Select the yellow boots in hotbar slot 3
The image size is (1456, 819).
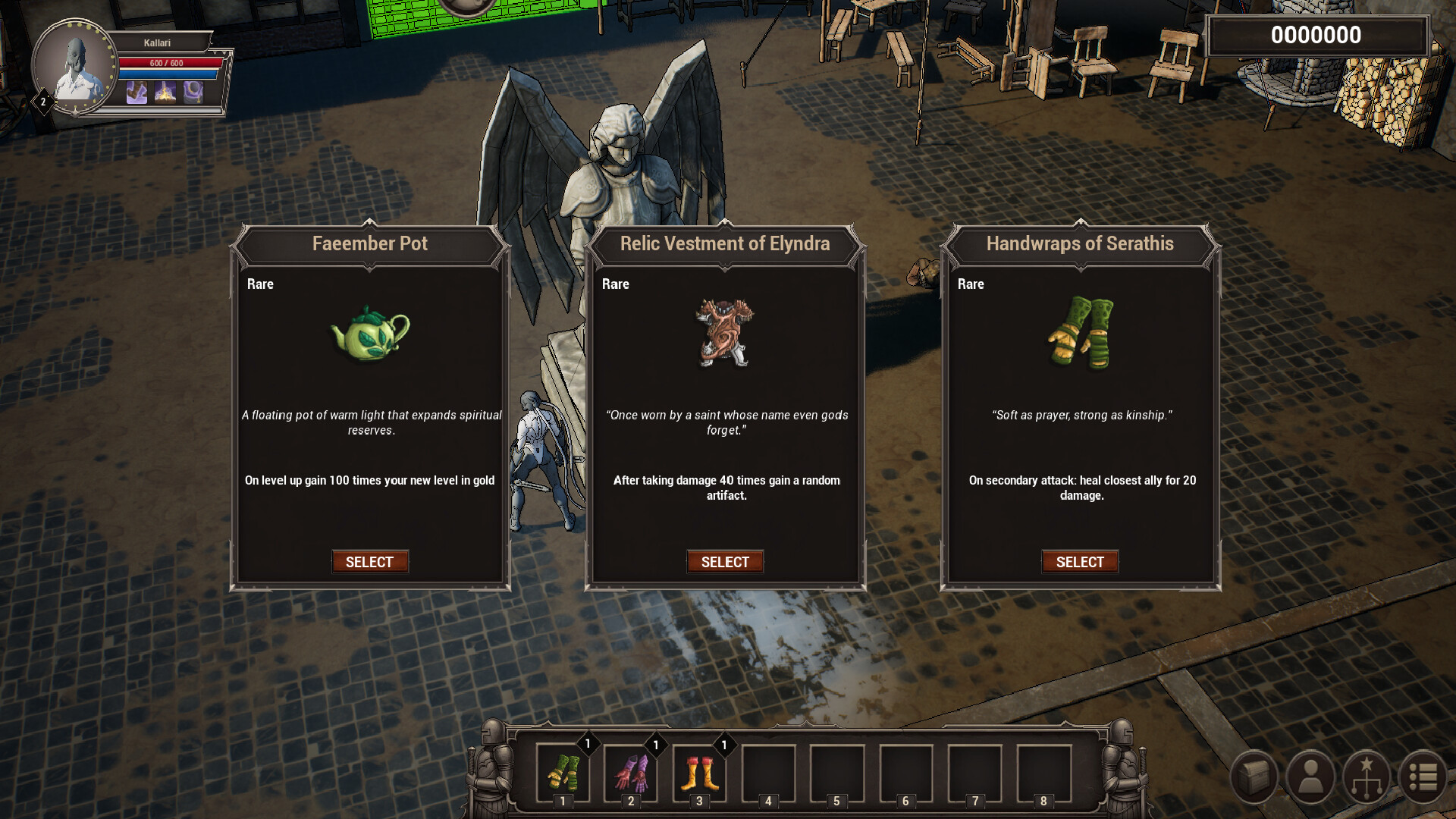698,773
